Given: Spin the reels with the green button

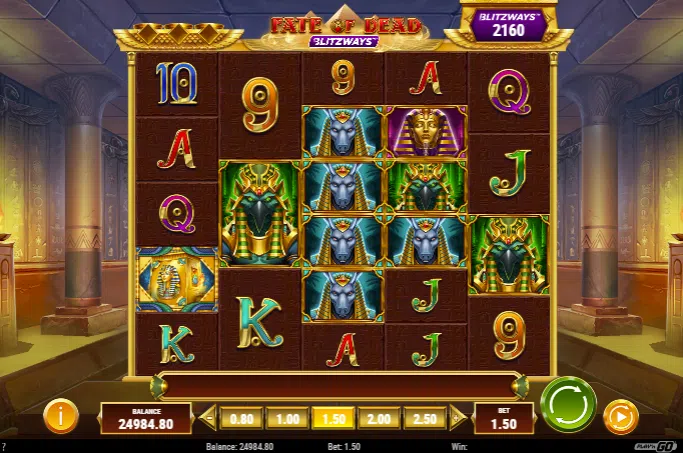Looking at the screenshot, I should [568, 405].
